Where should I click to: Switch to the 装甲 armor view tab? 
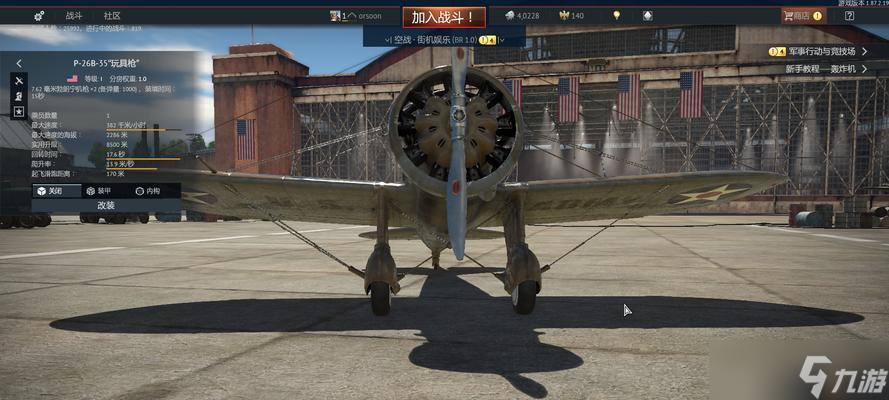pos(100,190)
